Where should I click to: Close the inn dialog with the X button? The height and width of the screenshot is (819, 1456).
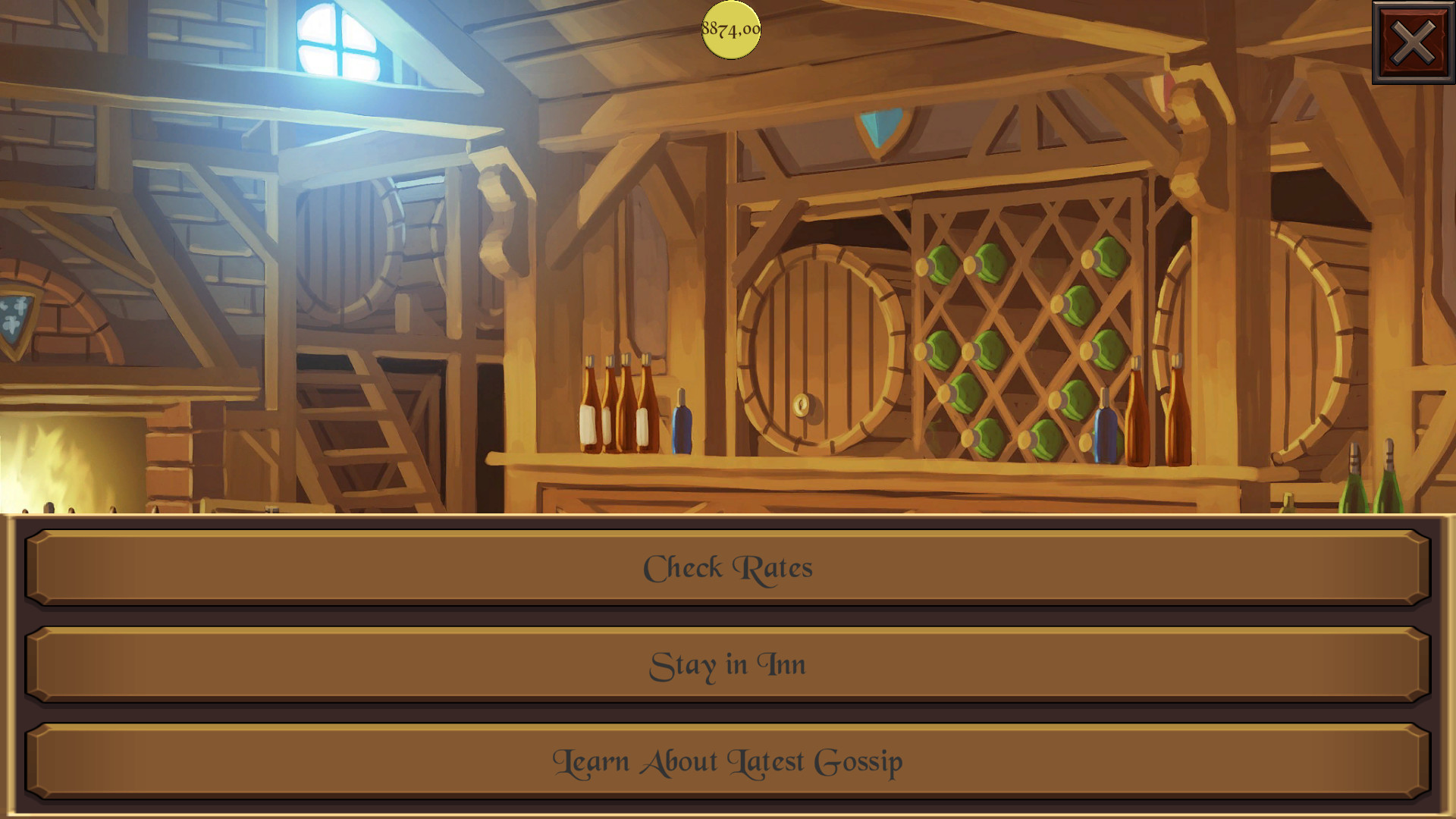[x=1414, y=43]
